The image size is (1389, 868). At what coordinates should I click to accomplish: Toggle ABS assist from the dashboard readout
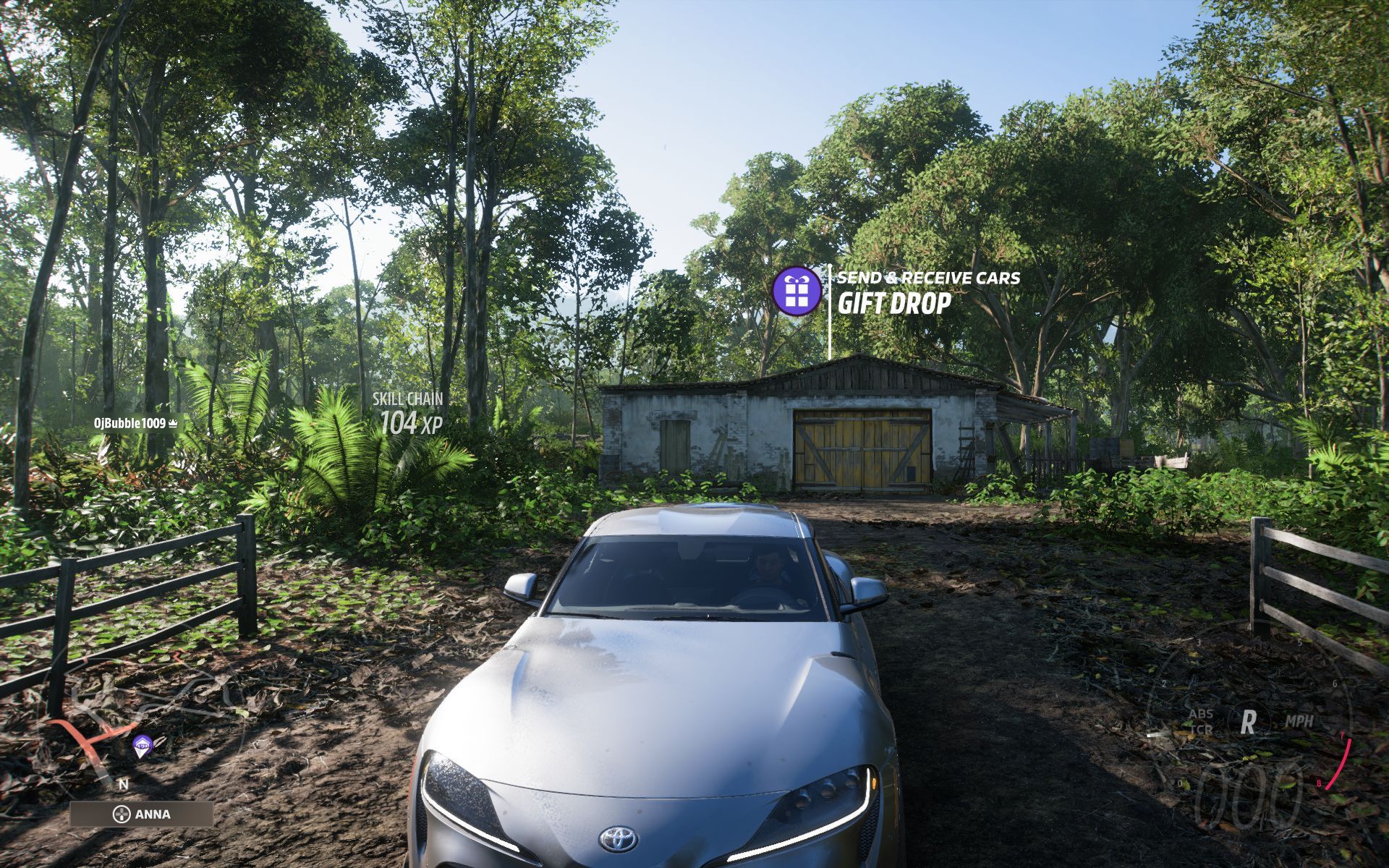click(x=1202, y=714)
